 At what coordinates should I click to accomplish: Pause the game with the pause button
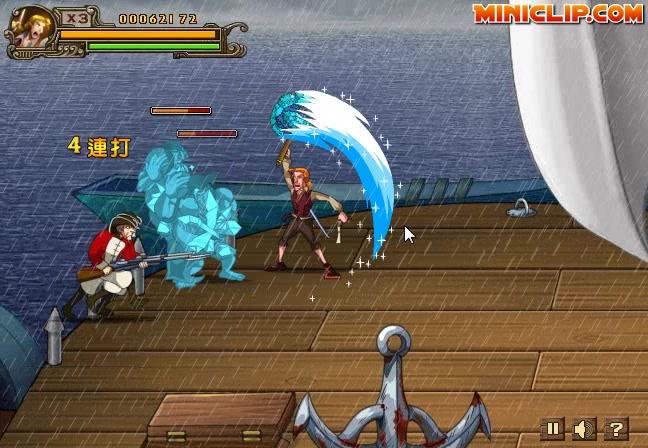coord(553,429)
